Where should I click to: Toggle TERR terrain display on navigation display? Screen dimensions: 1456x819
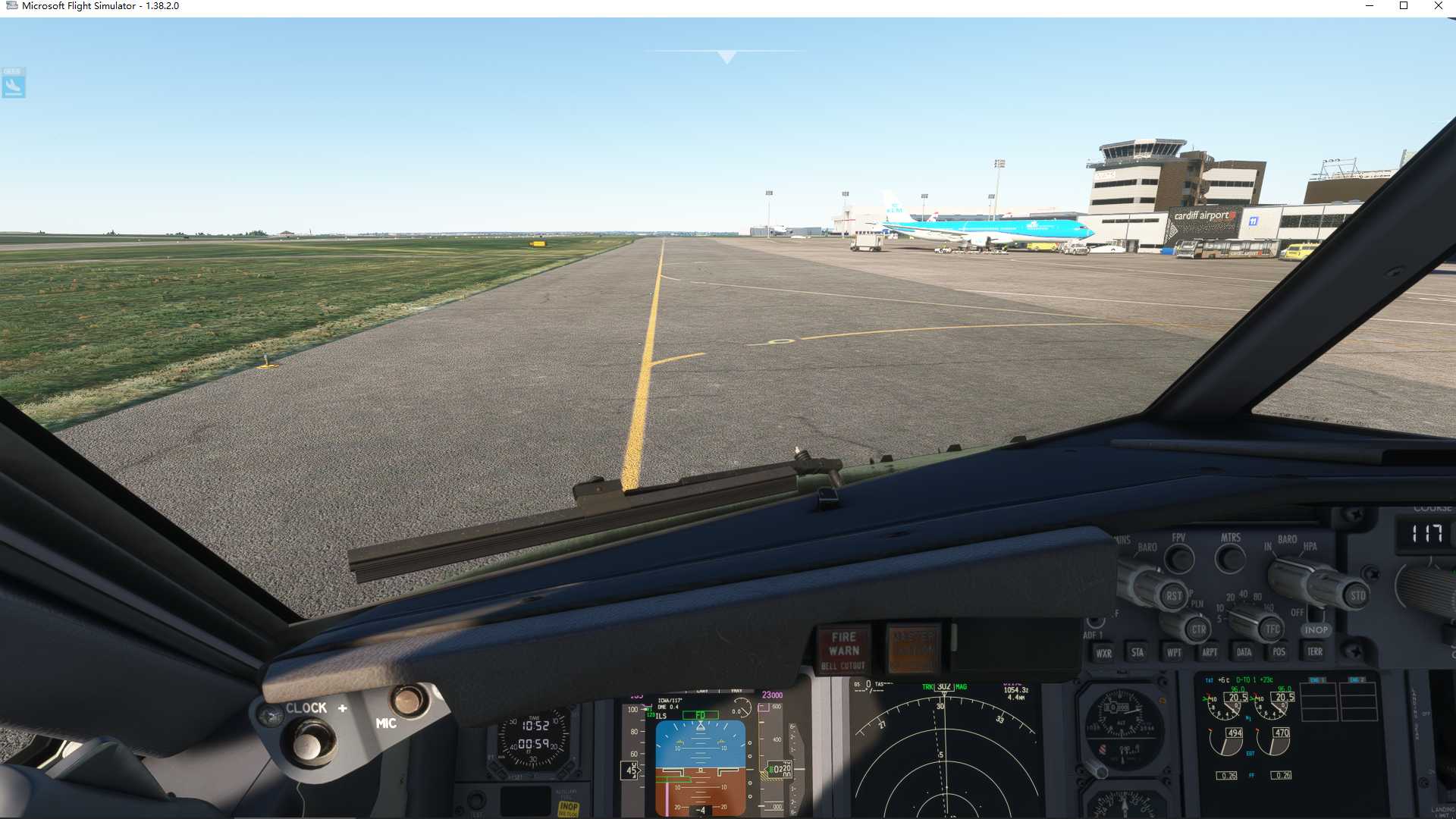tap(1313, 652)
